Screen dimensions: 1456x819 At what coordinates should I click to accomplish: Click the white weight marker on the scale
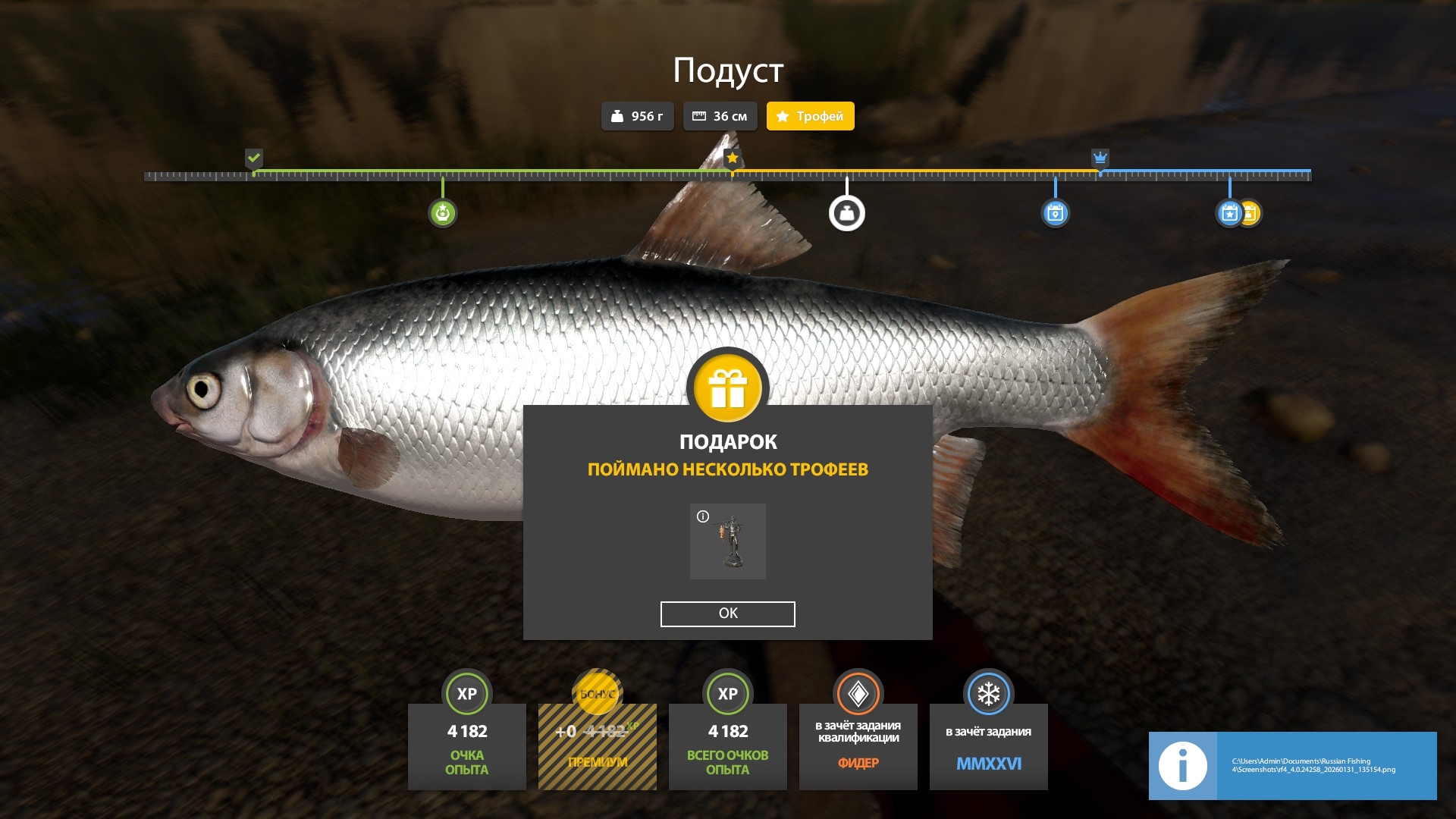846,213
